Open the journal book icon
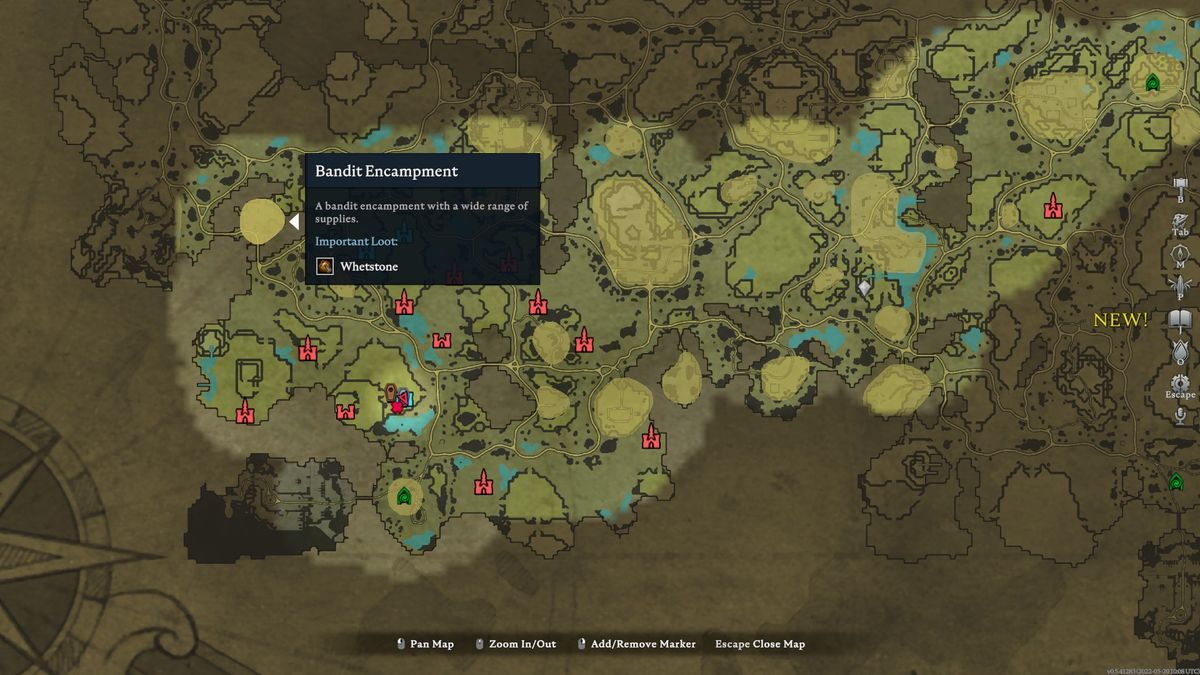Screen dimensions: 1200x675 tap(1180, 320)
